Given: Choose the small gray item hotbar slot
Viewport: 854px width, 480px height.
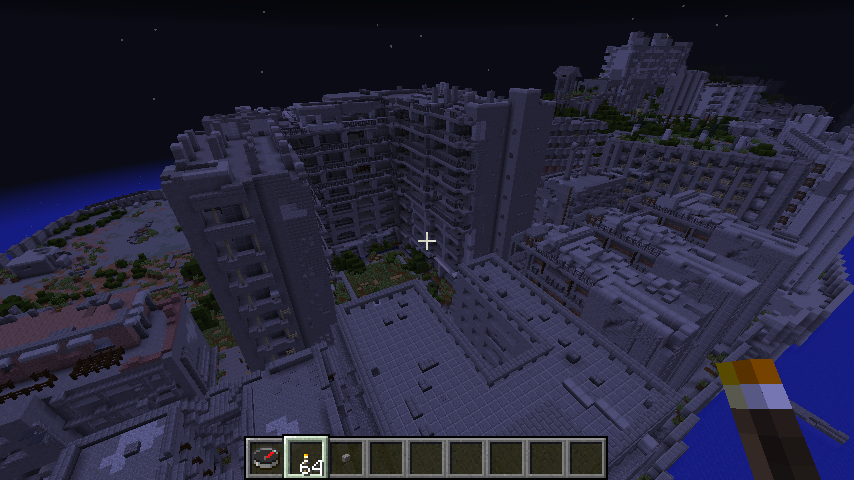Looking at the screenshot, I should pyautogui.click(x=346, y=458).
